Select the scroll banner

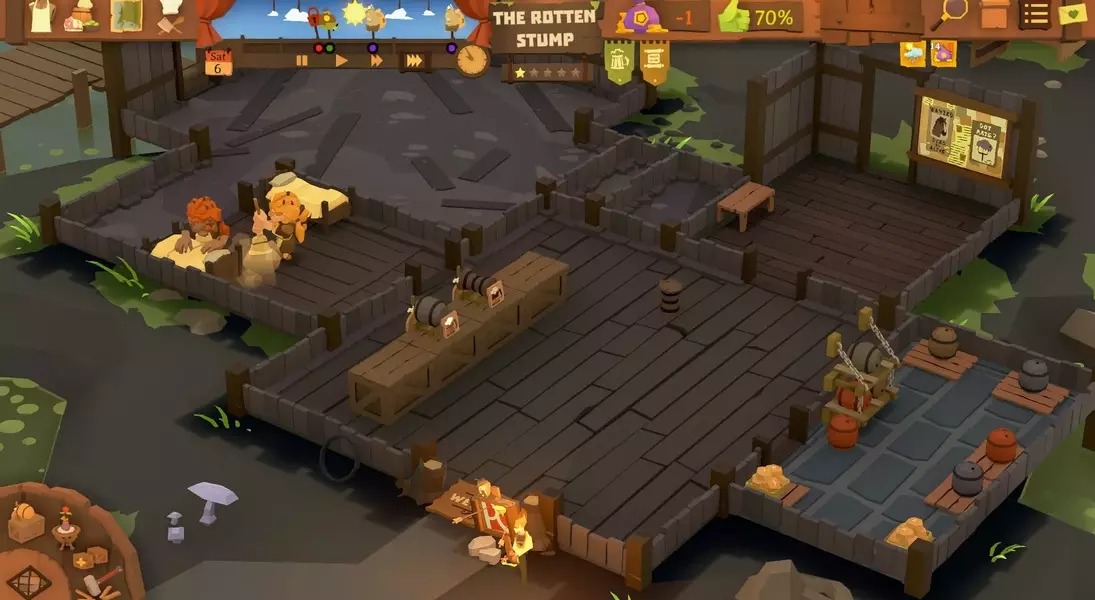click(x=655, y=62)
